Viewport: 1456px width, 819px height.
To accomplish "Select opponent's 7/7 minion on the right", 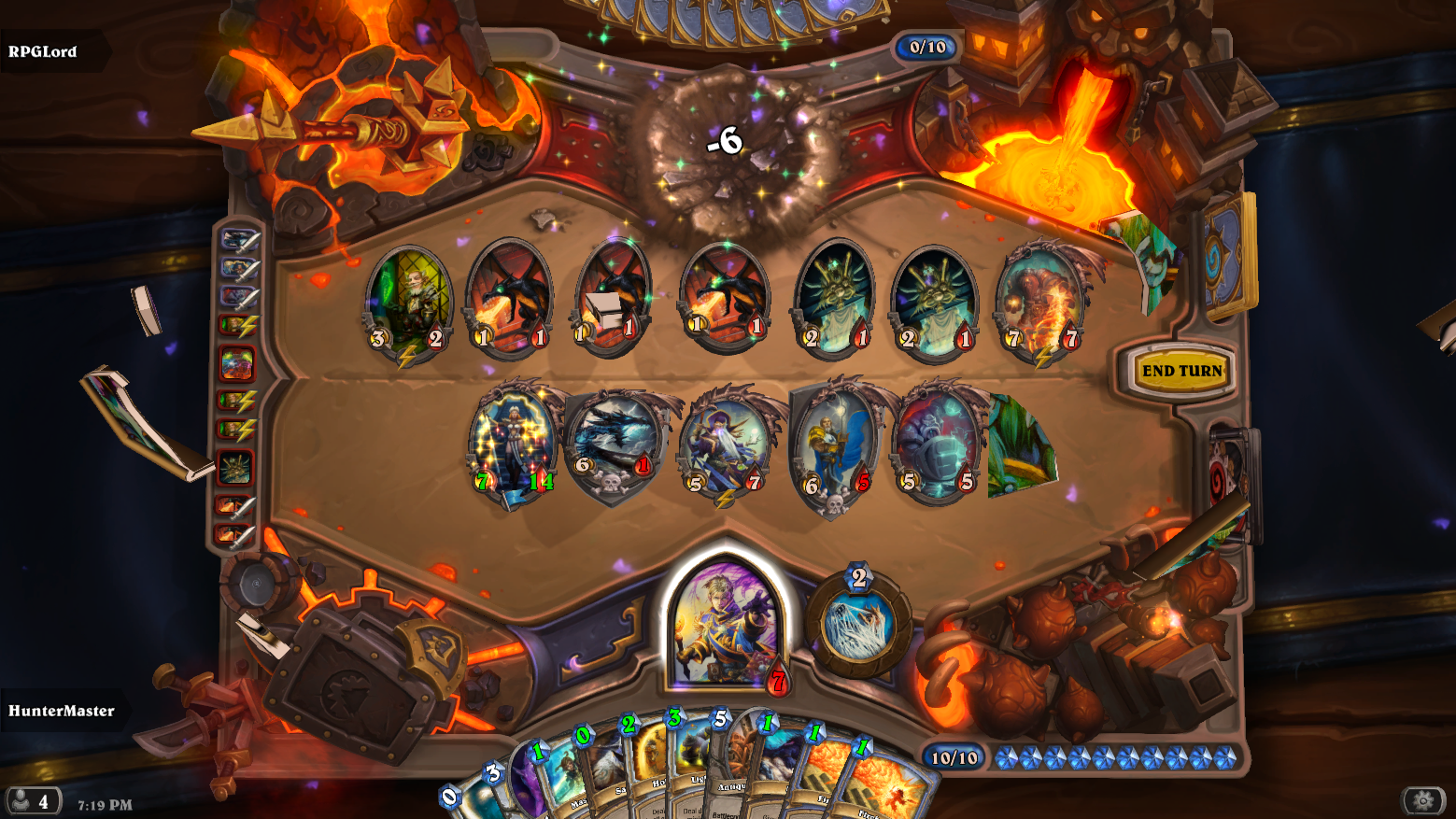I will point(1039,299).
